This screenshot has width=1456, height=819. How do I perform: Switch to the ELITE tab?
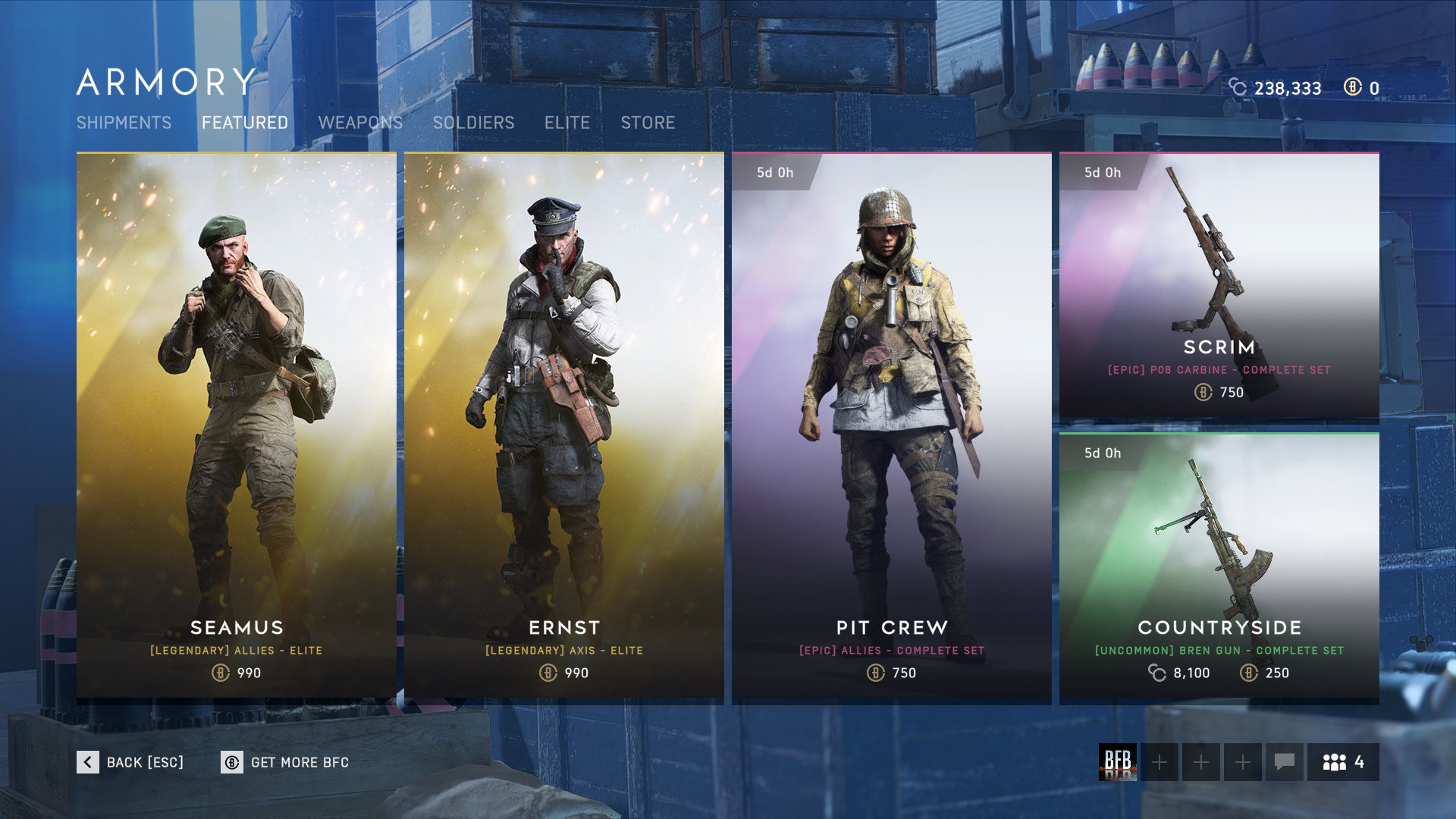567,122
